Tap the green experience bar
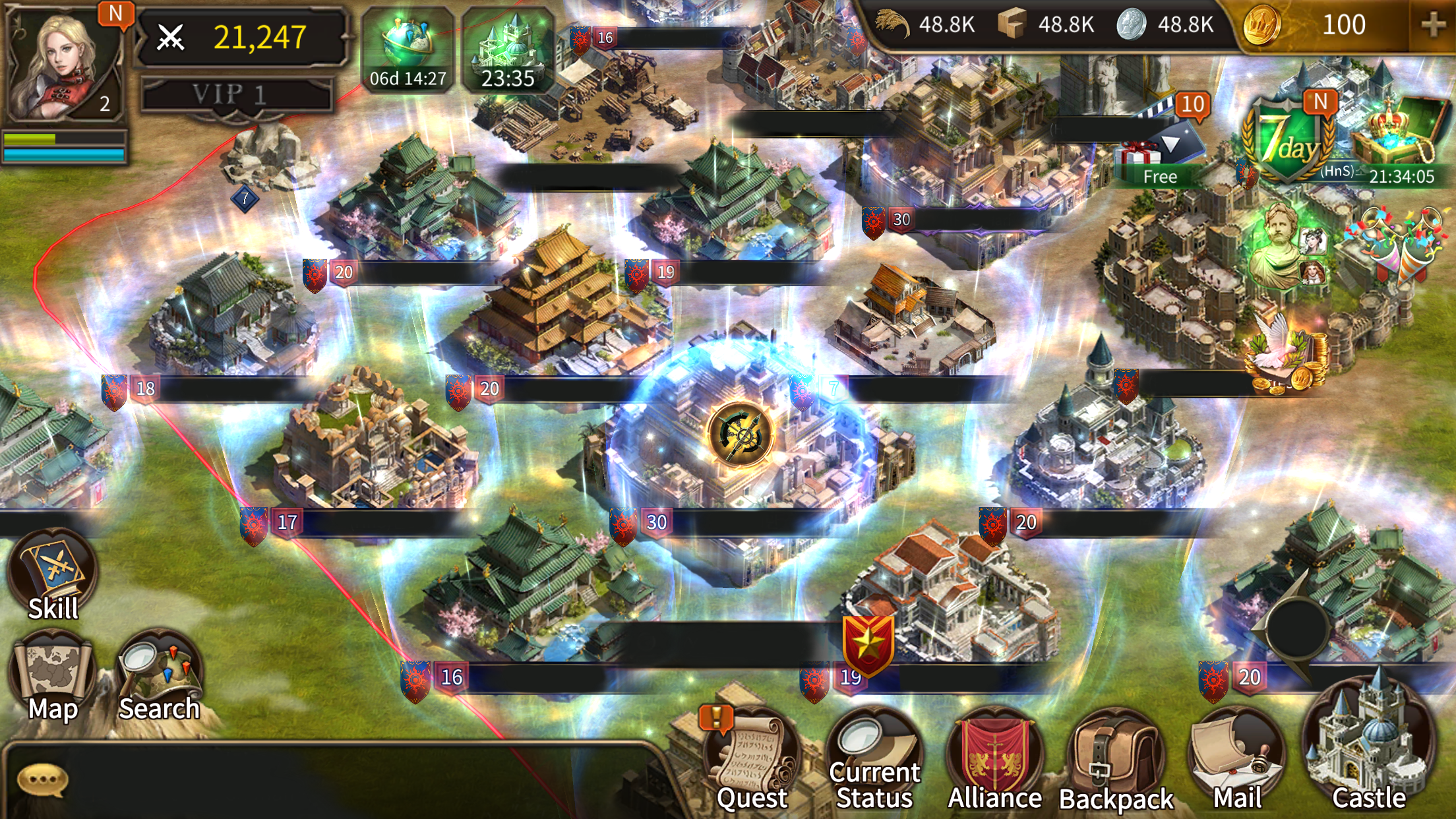 [63, 138]
